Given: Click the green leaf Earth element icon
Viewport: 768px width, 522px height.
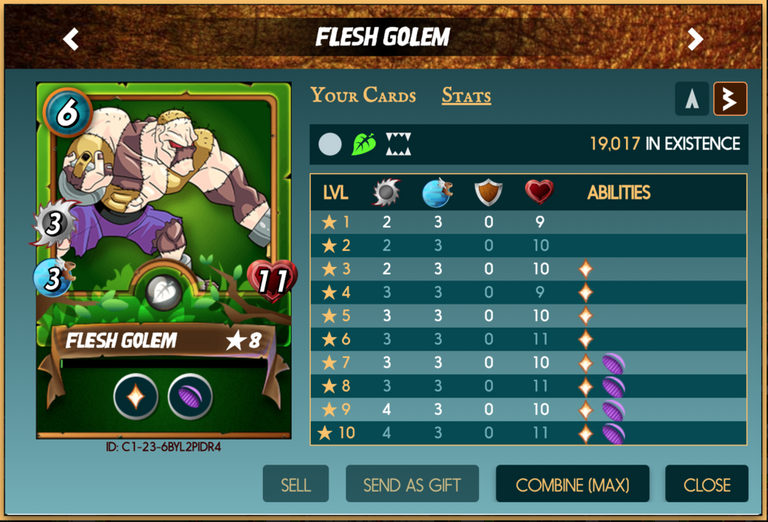Looking at the screenshot, I should pyautogui.click(x=364, y=145).
